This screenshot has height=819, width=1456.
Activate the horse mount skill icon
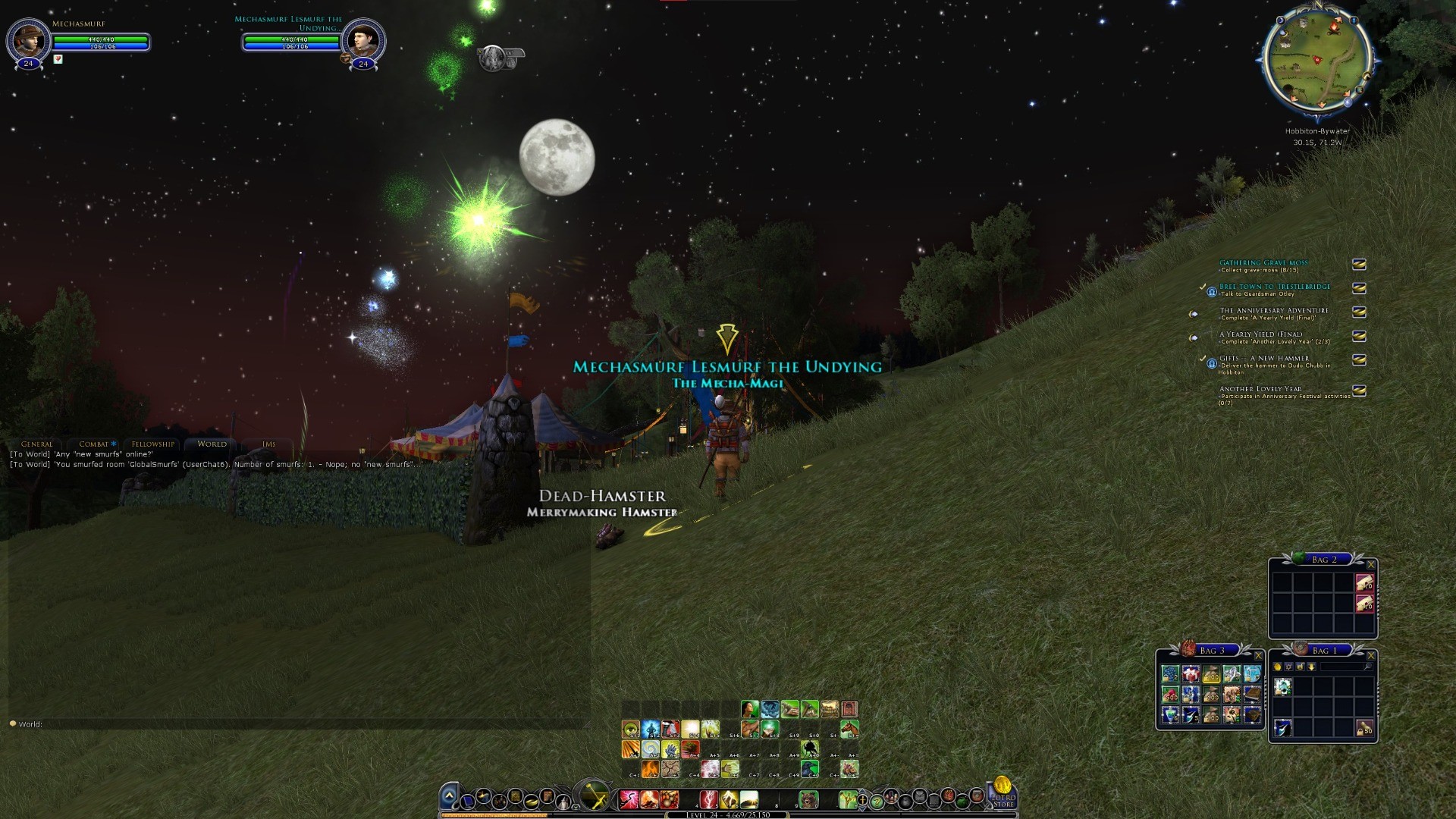[849, 730]
